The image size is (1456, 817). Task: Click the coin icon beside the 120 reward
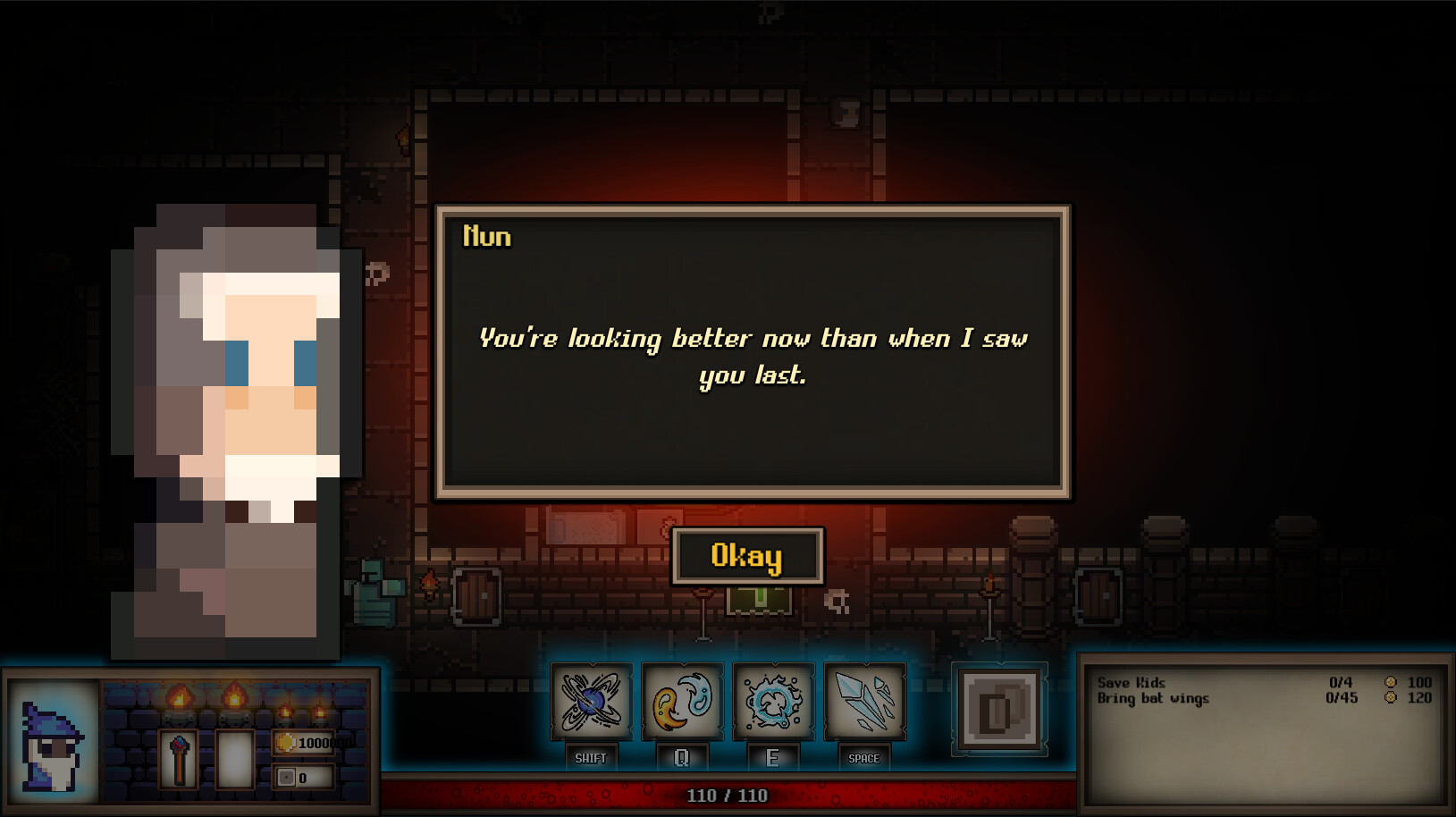(x=1389, y=699)
